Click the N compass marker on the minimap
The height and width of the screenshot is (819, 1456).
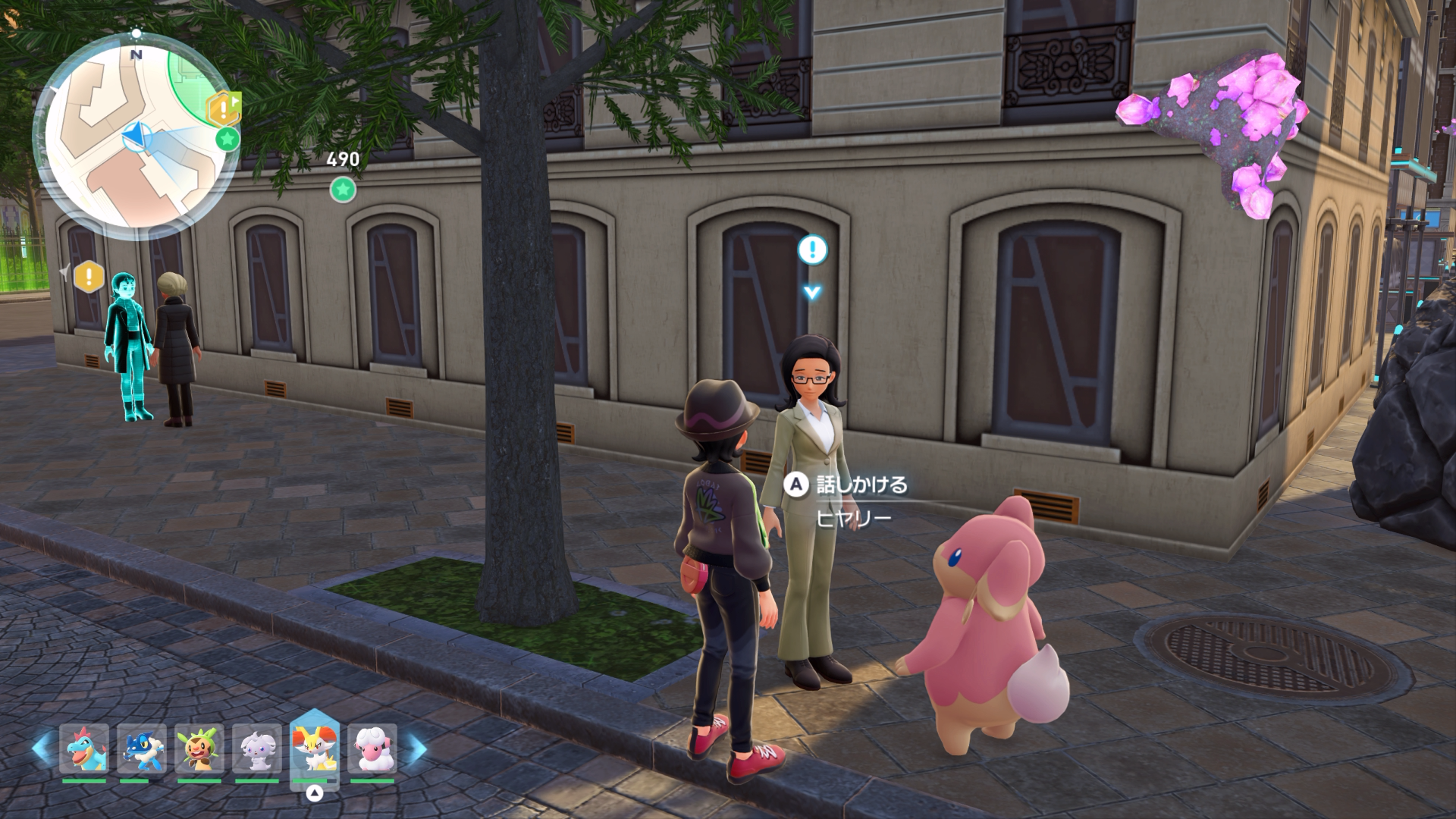136,55
